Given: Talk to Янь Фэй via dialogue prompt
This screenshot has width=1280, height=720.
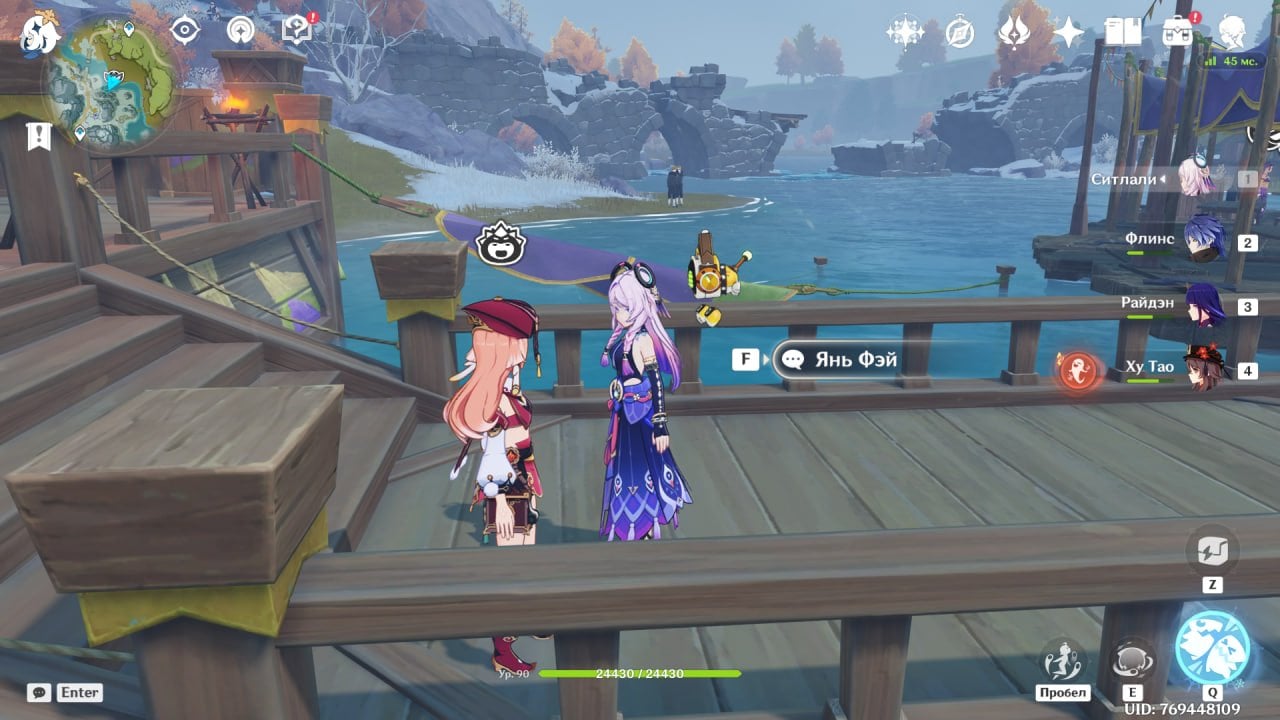Looking at the screenshot, I should [838, 359].
